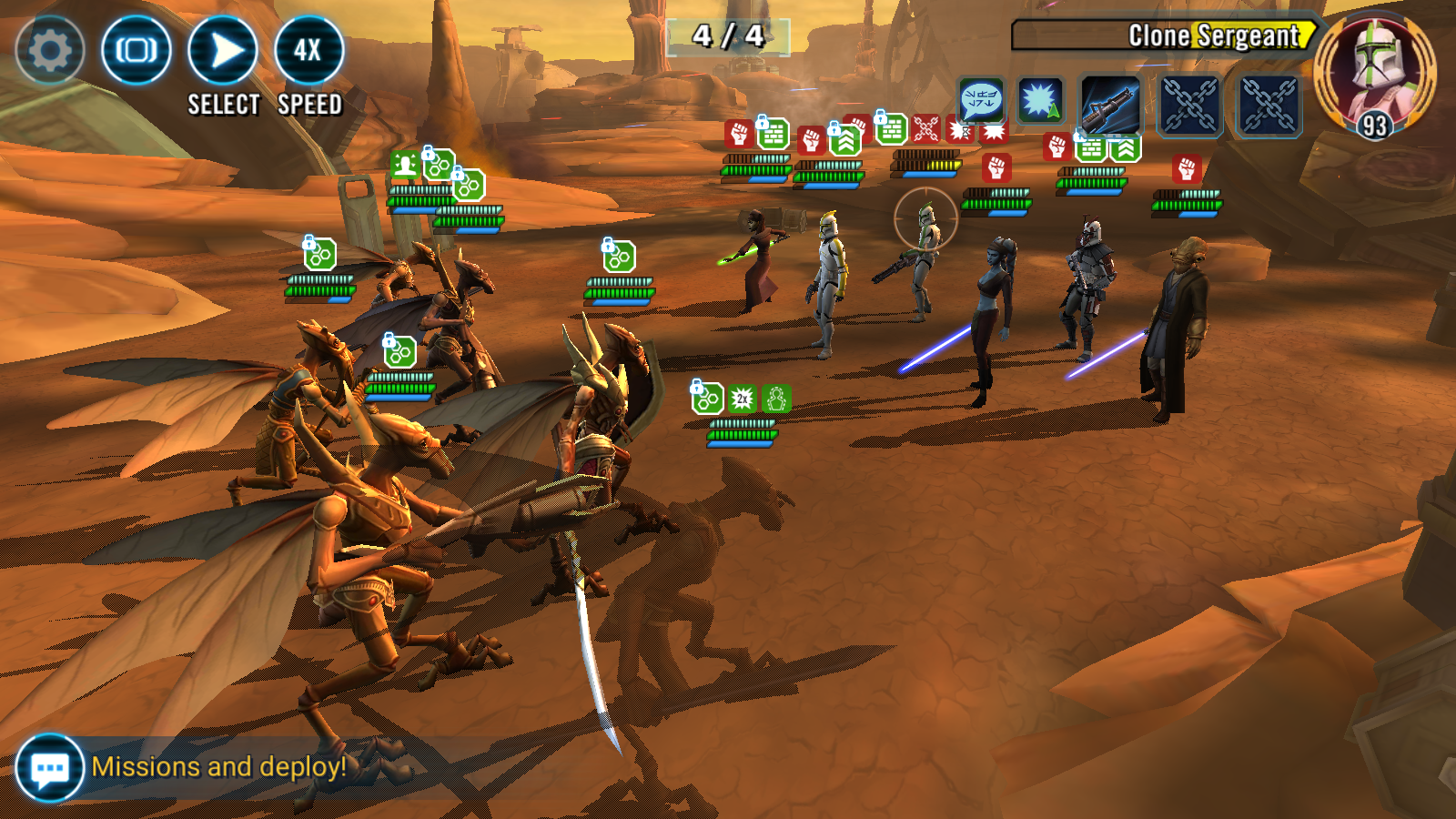Screen dimensions: 1456x819
Task: Use the speech bubble ability icon
Action: click(981, 99)
